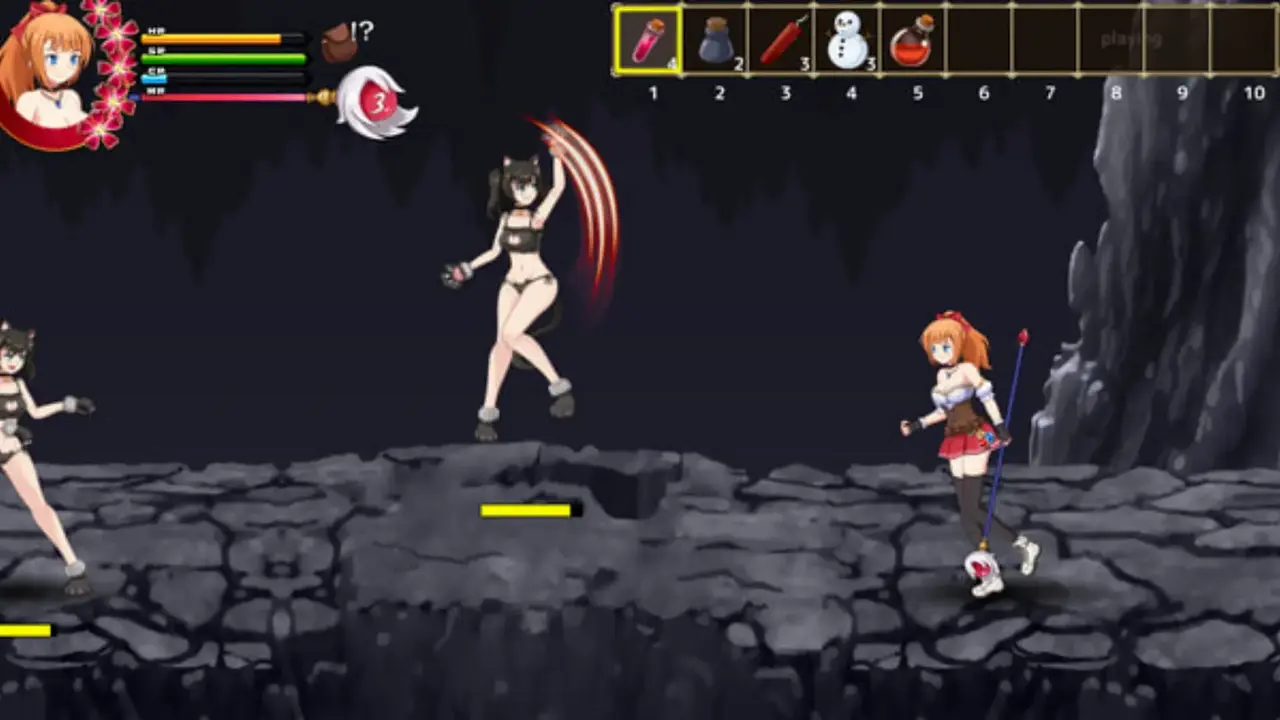Use the red dynamite stick slot
Screen dimensions: 1280x720
[782, 42]
